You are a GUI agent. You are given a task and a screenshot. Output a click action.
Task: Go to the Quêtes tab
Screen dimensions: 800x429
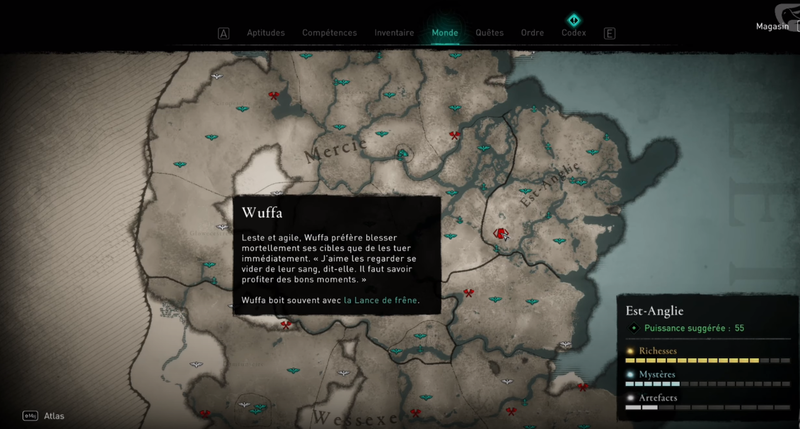coord(490,33)
